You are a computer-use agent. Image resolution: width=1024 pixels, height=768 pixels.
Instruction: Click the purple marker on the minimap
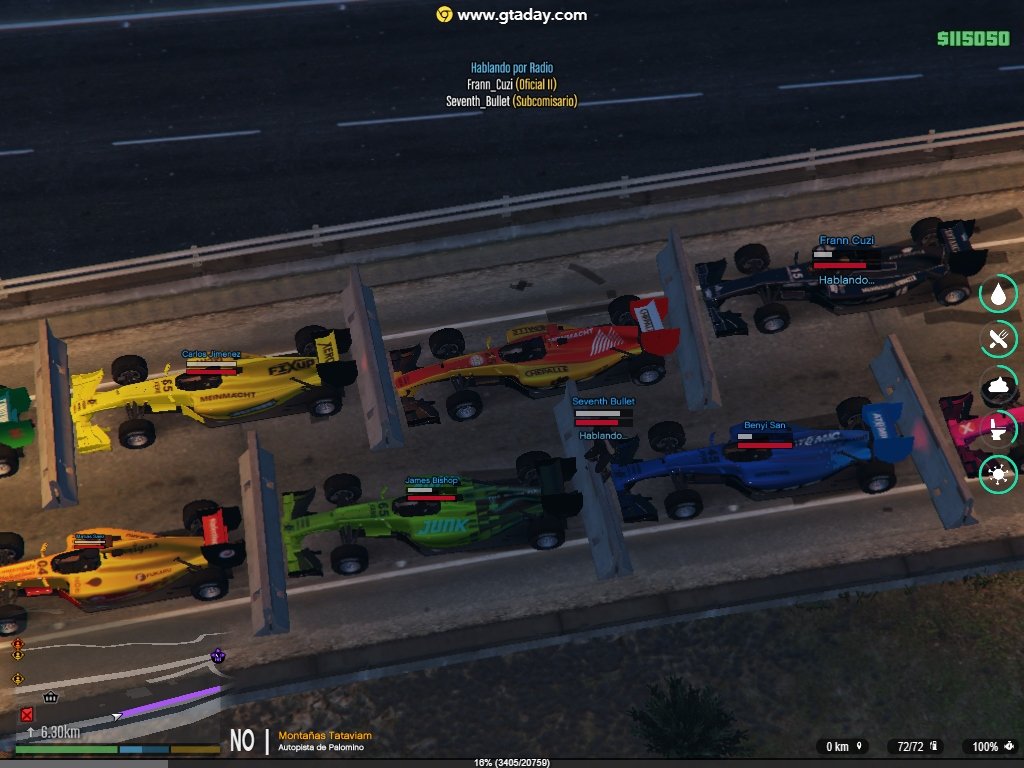pyautogui.click(x=217, y=656)
